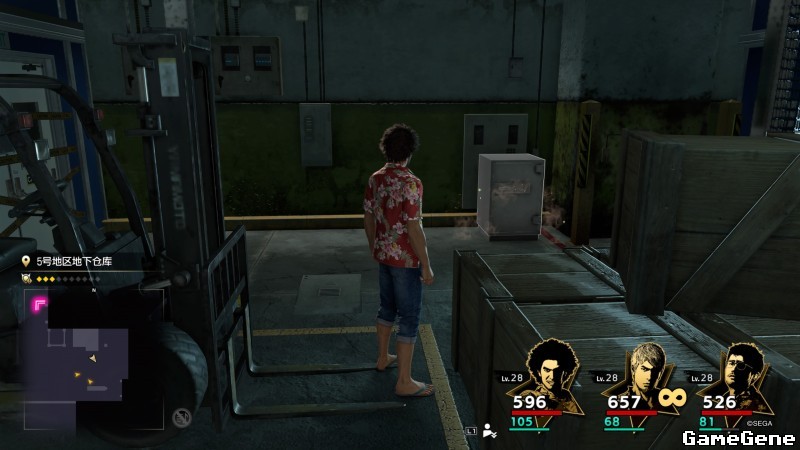Click the pink corner marker on the minimap
The width and height of the screenshot is (800, 450).
pyautogui.click(x=40, y=303)
